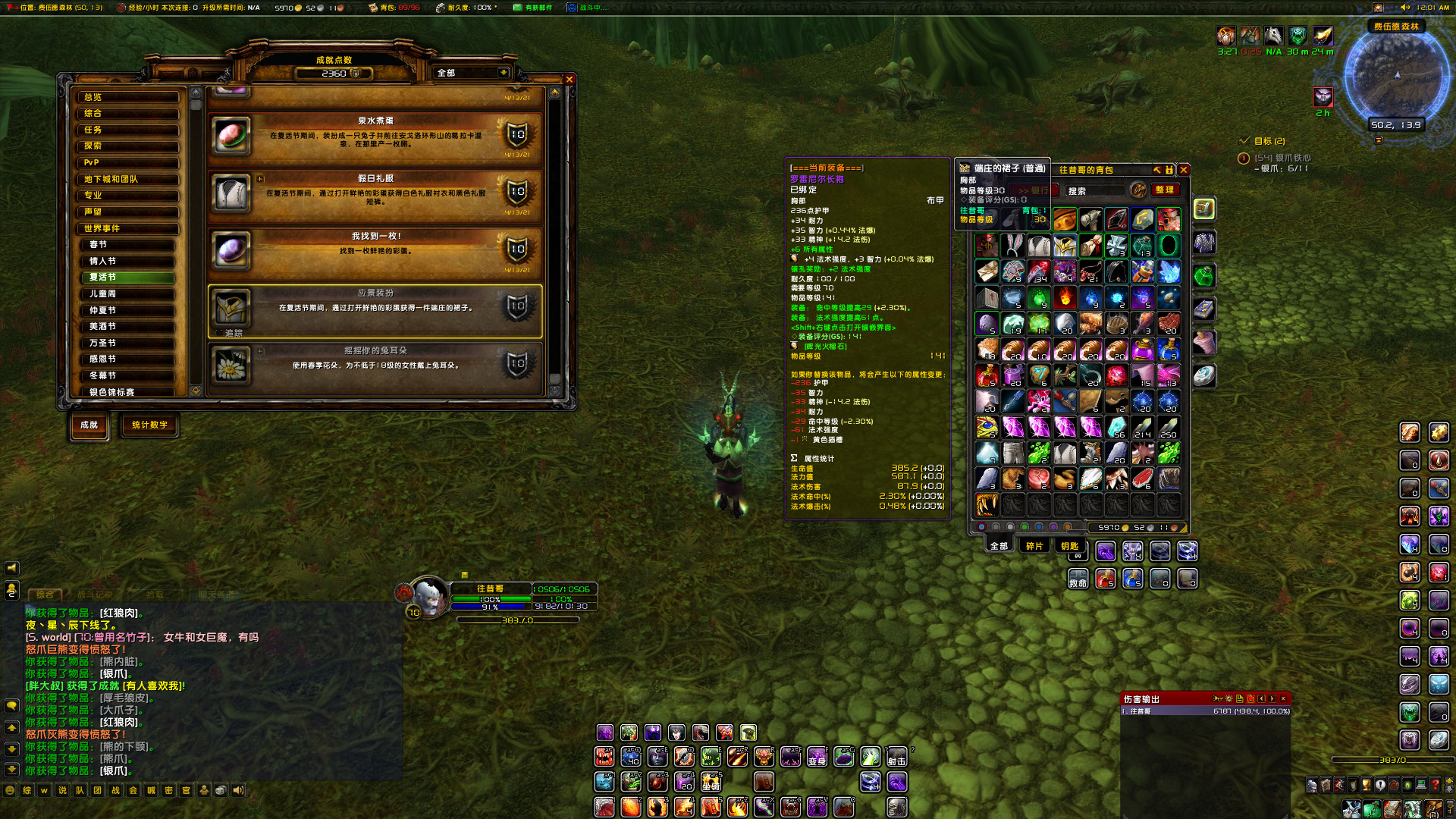Click the 整理 sort button in the bag window

pos(1165,190)
